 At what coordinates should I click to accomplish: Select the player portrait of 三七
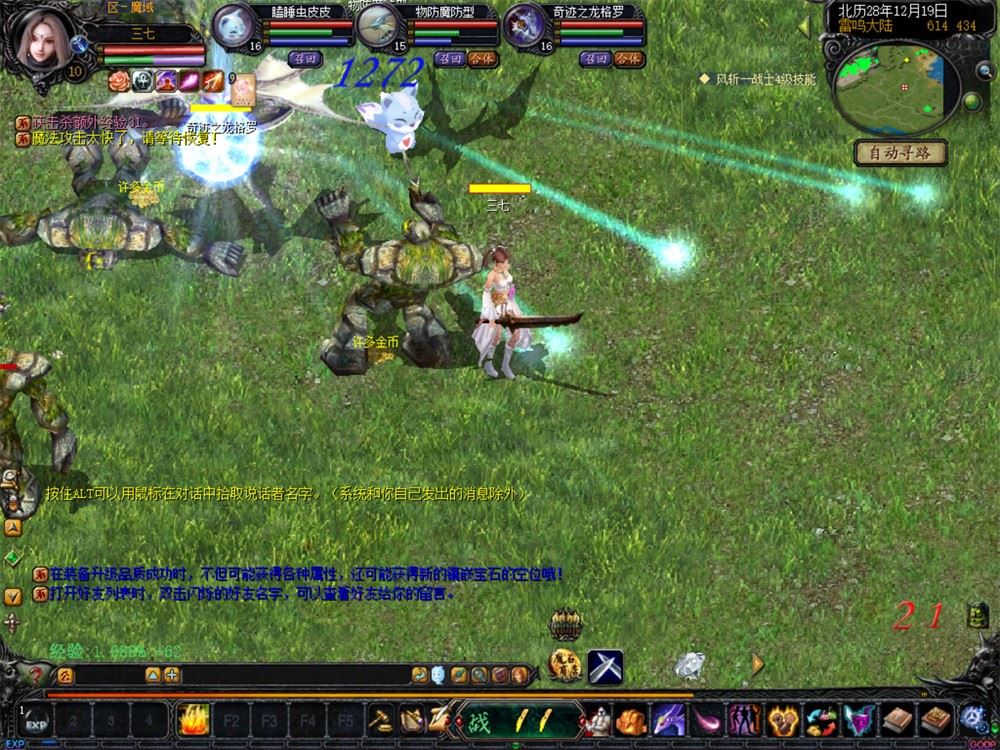click(43, 38)
